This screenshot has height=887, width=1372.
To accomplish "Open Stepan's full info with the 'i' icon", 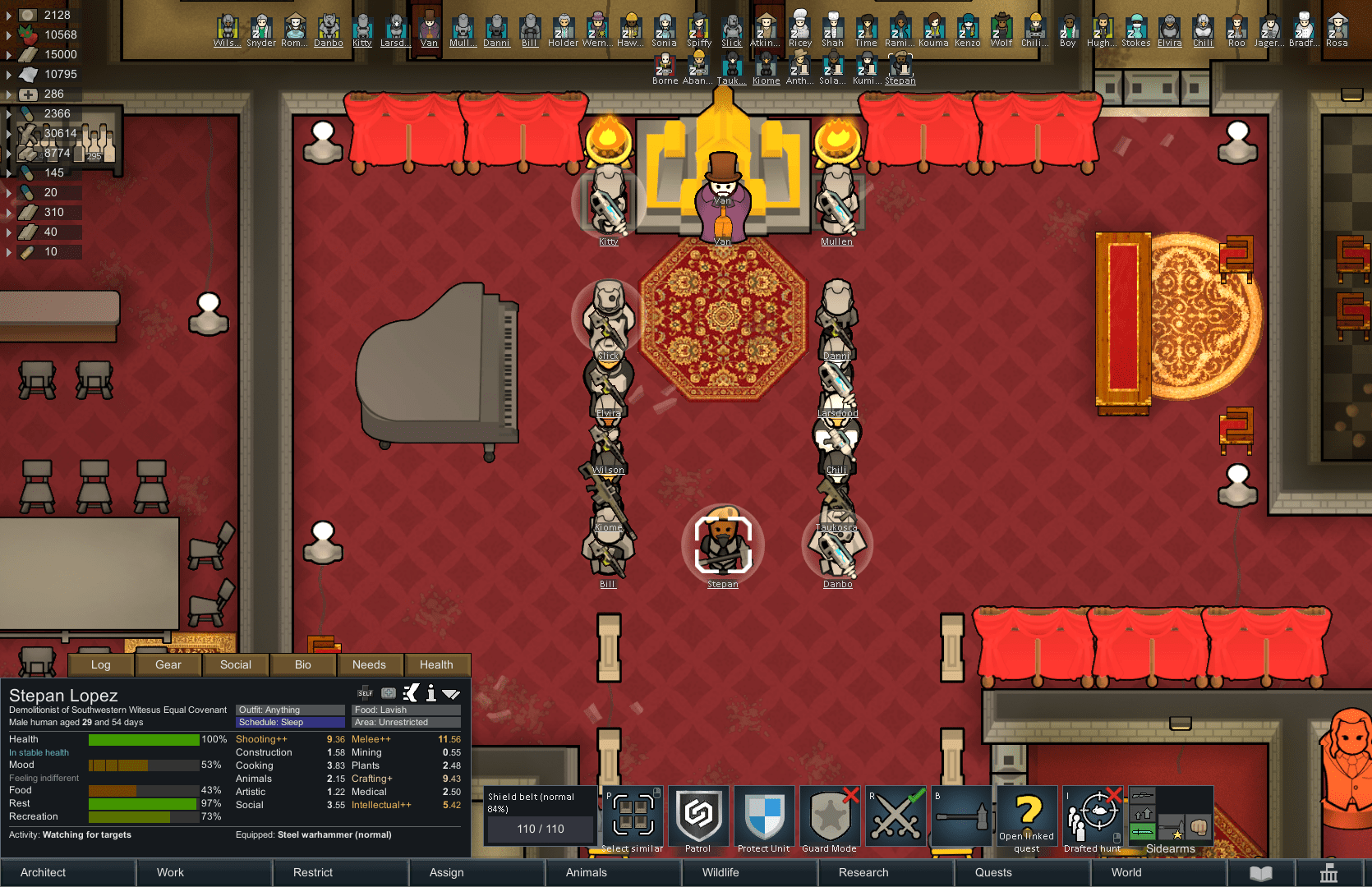I will [430, 693].
